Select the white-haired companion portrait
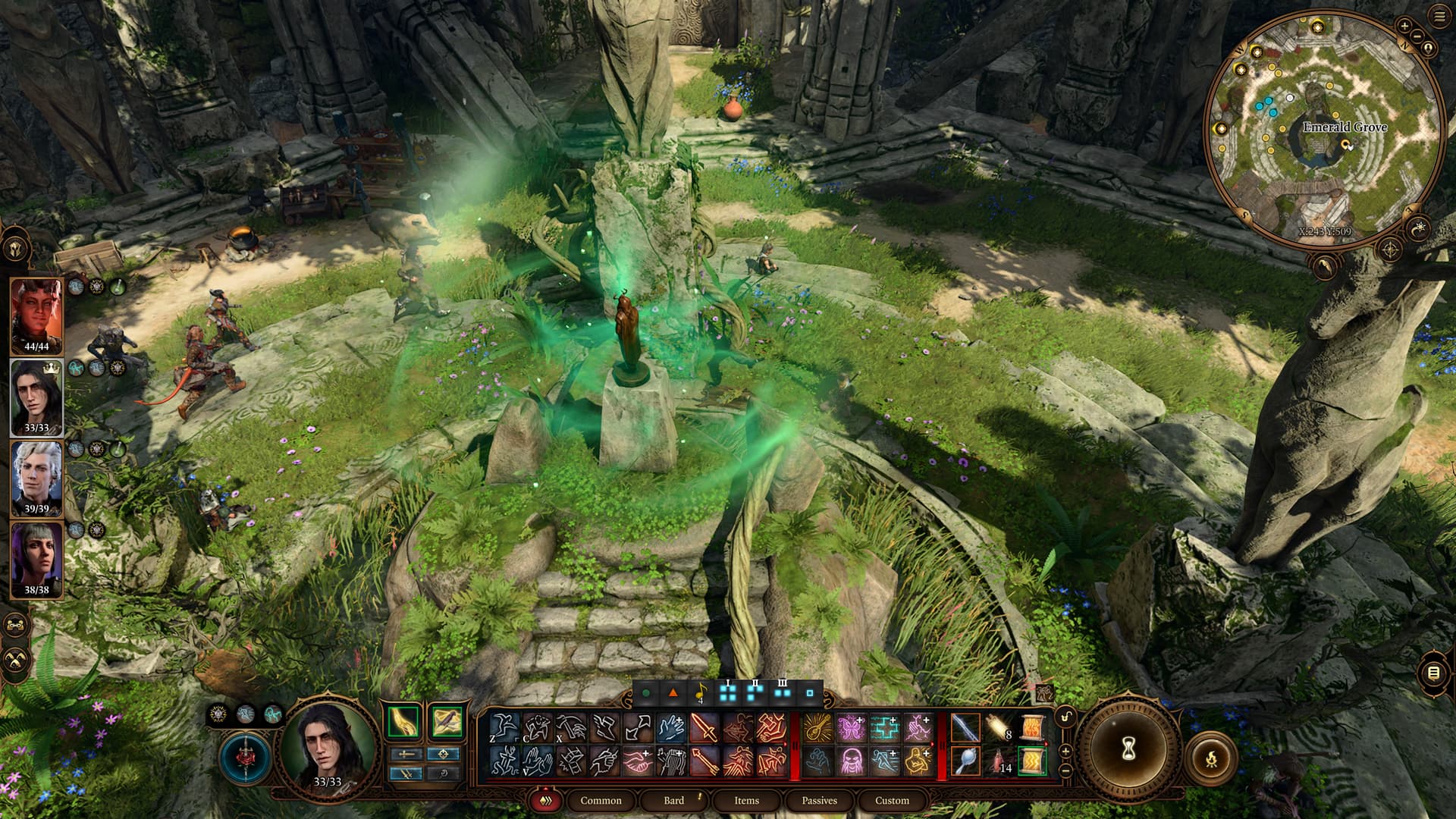Image resolution: width=1456 pixels, height=819 pixels. (x=36, y=479)
